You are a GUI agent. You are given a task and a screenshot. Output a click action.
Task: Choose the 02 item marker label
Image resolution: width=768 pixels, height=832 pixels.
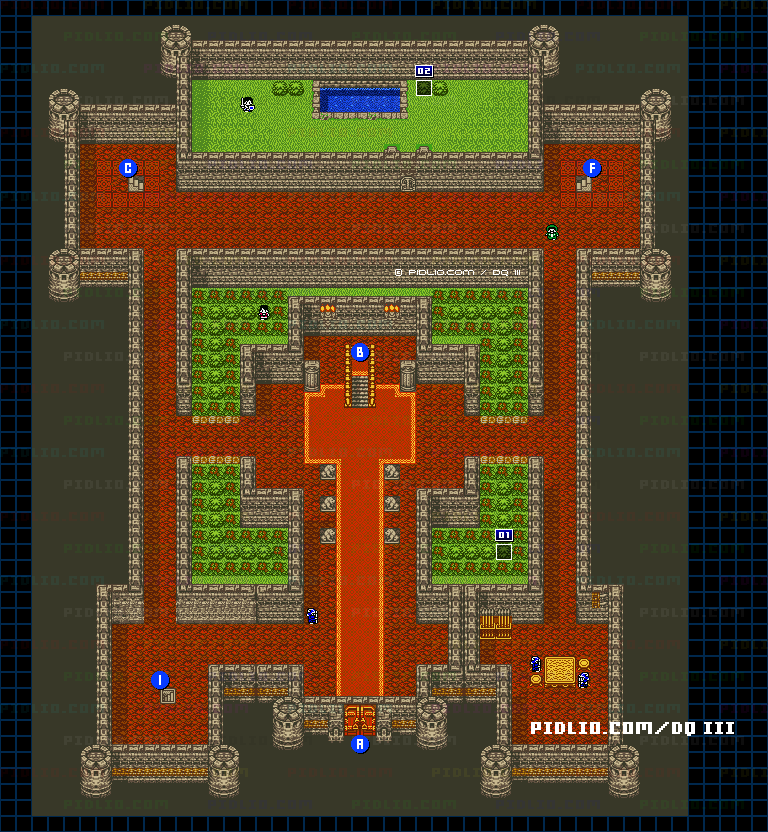tap(424, 71)
